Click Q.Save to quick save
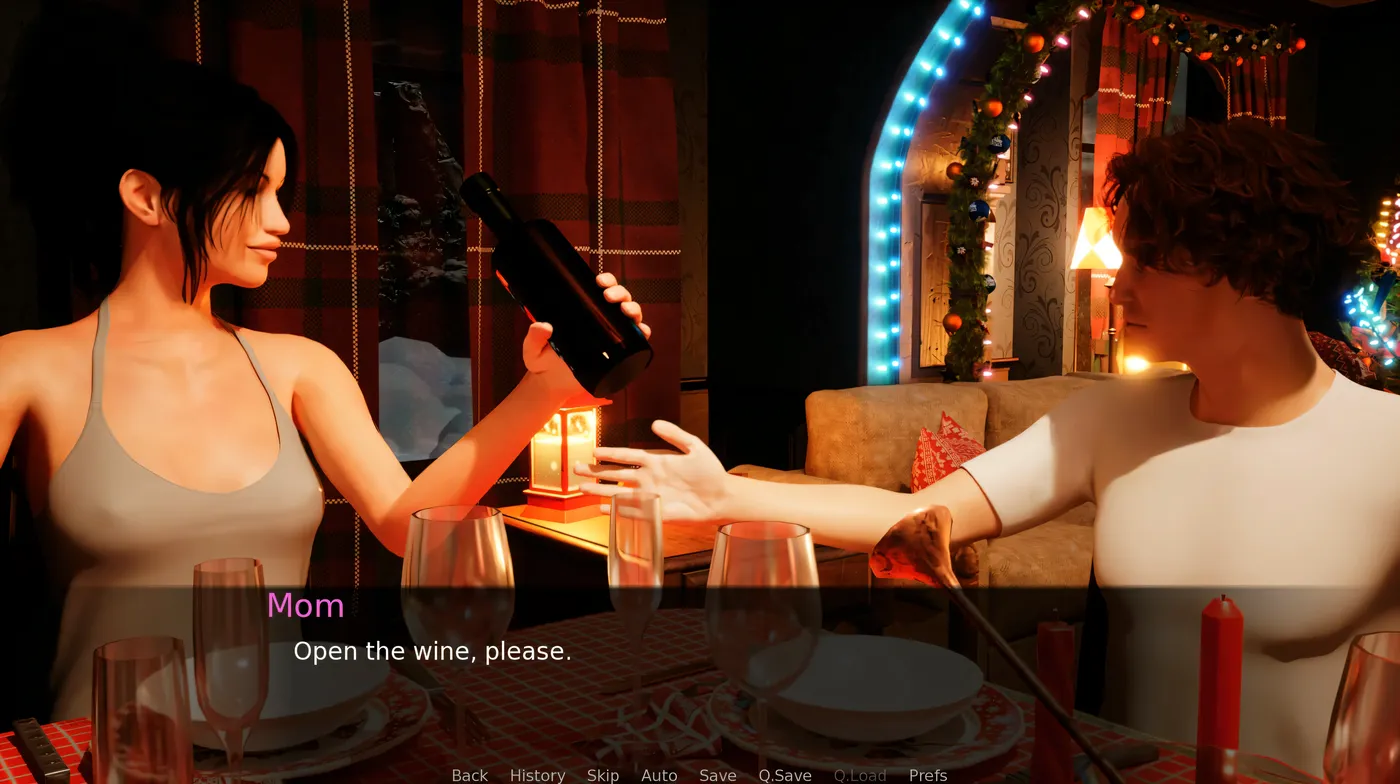1400x784 pixels. pos(785,775)
